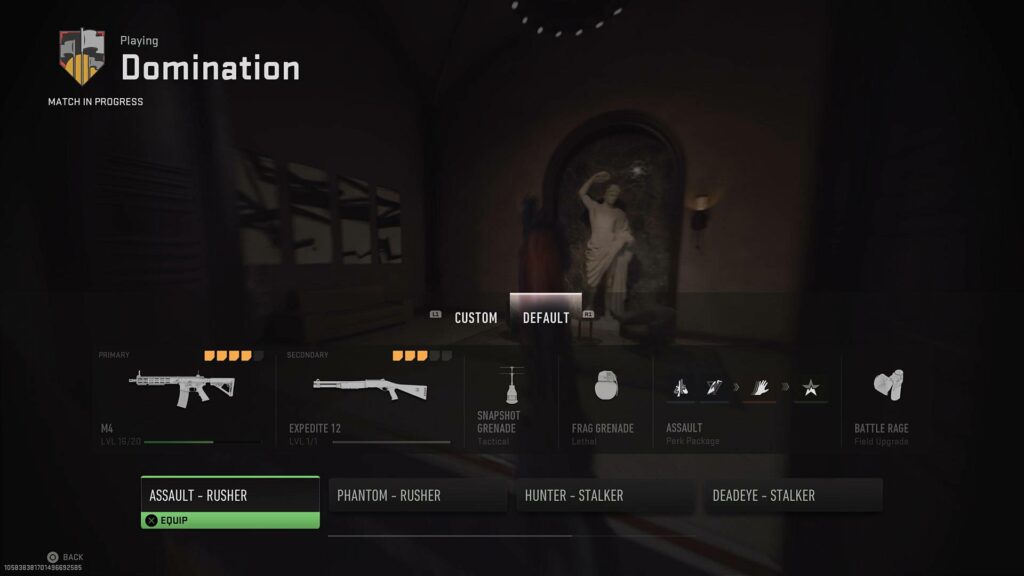Screen dimensions: 1024x576
Task: Pick the Hunter - Stalker loadout
Action: pyautogui.click(x=605, y=495)
